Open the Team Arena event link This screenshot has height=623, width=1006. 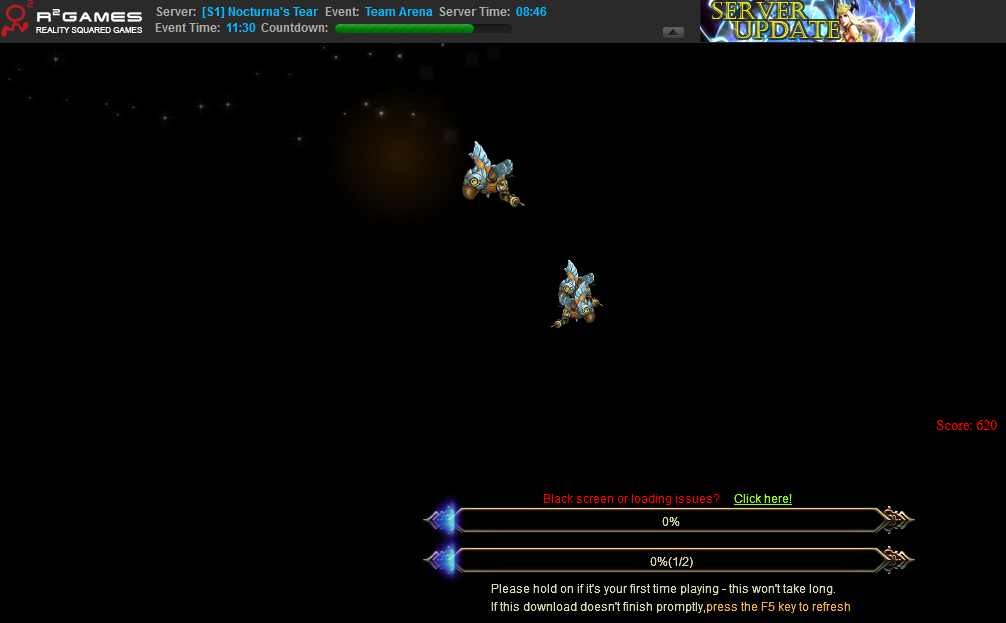point(398,12)
